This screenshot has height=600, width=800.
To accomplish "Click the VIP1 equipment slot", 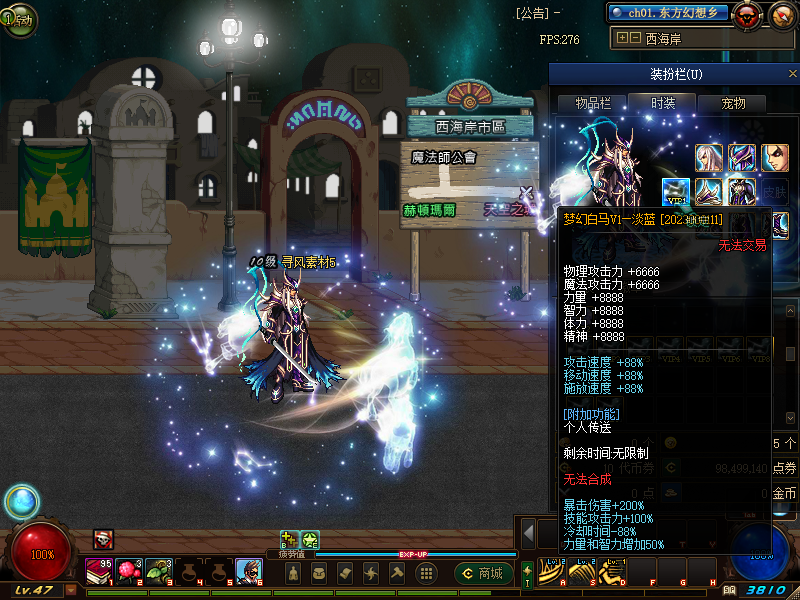I will click(677, 193).
